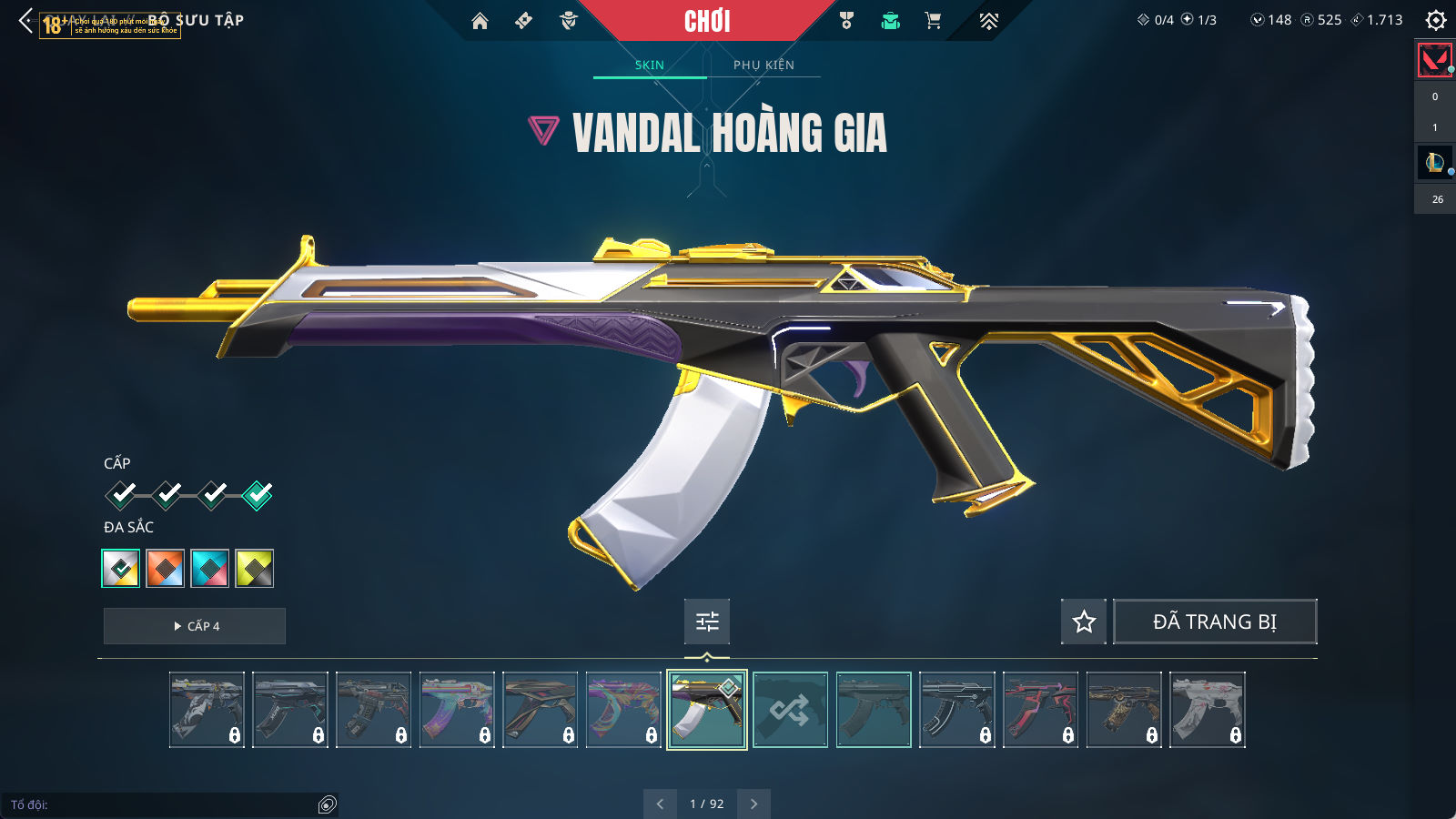Open the Valorant logo social panel icon
This screenshot has width=1456, height=819.
pyautogui.click(x=1435, y=61)
